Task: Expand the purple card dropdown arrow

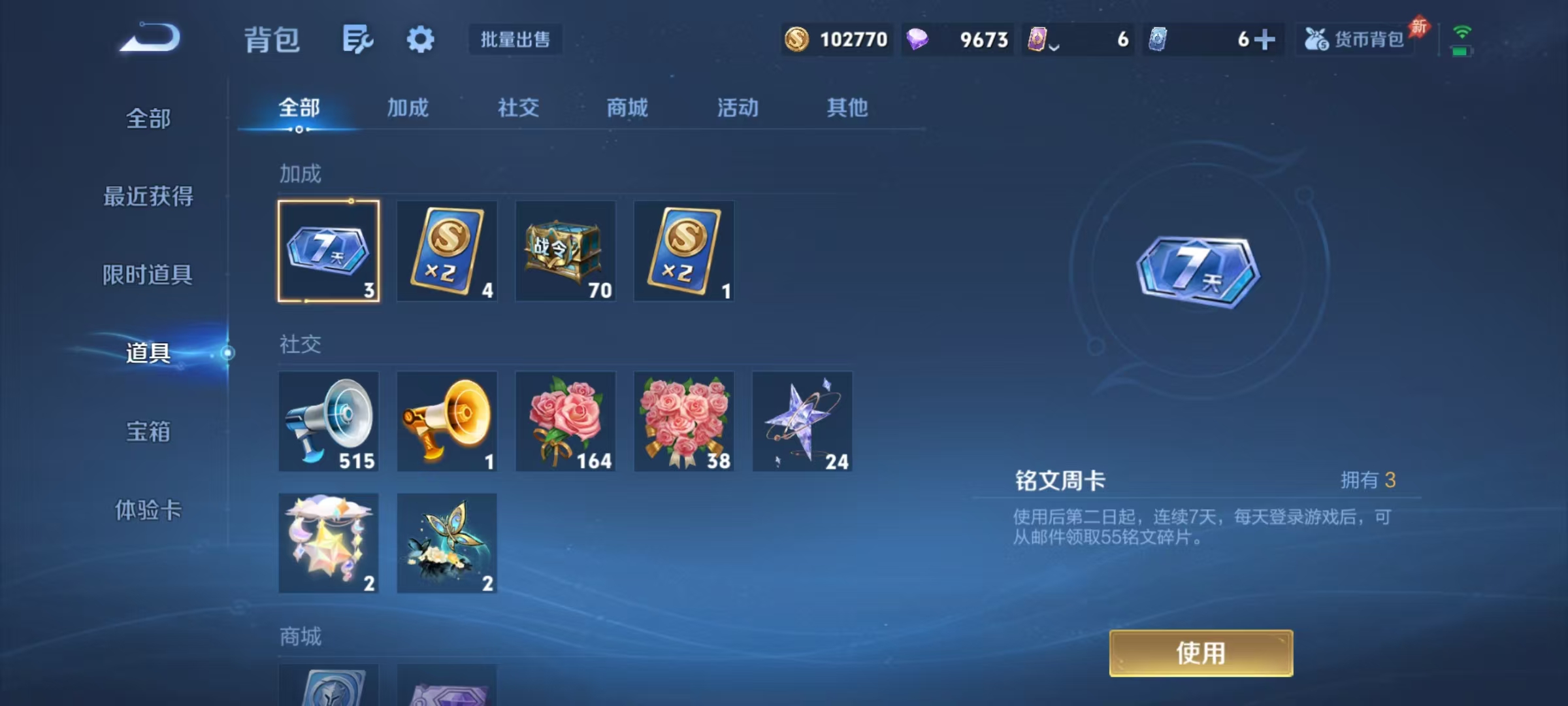Action: pyautogui.click(x=1053, y=46)
